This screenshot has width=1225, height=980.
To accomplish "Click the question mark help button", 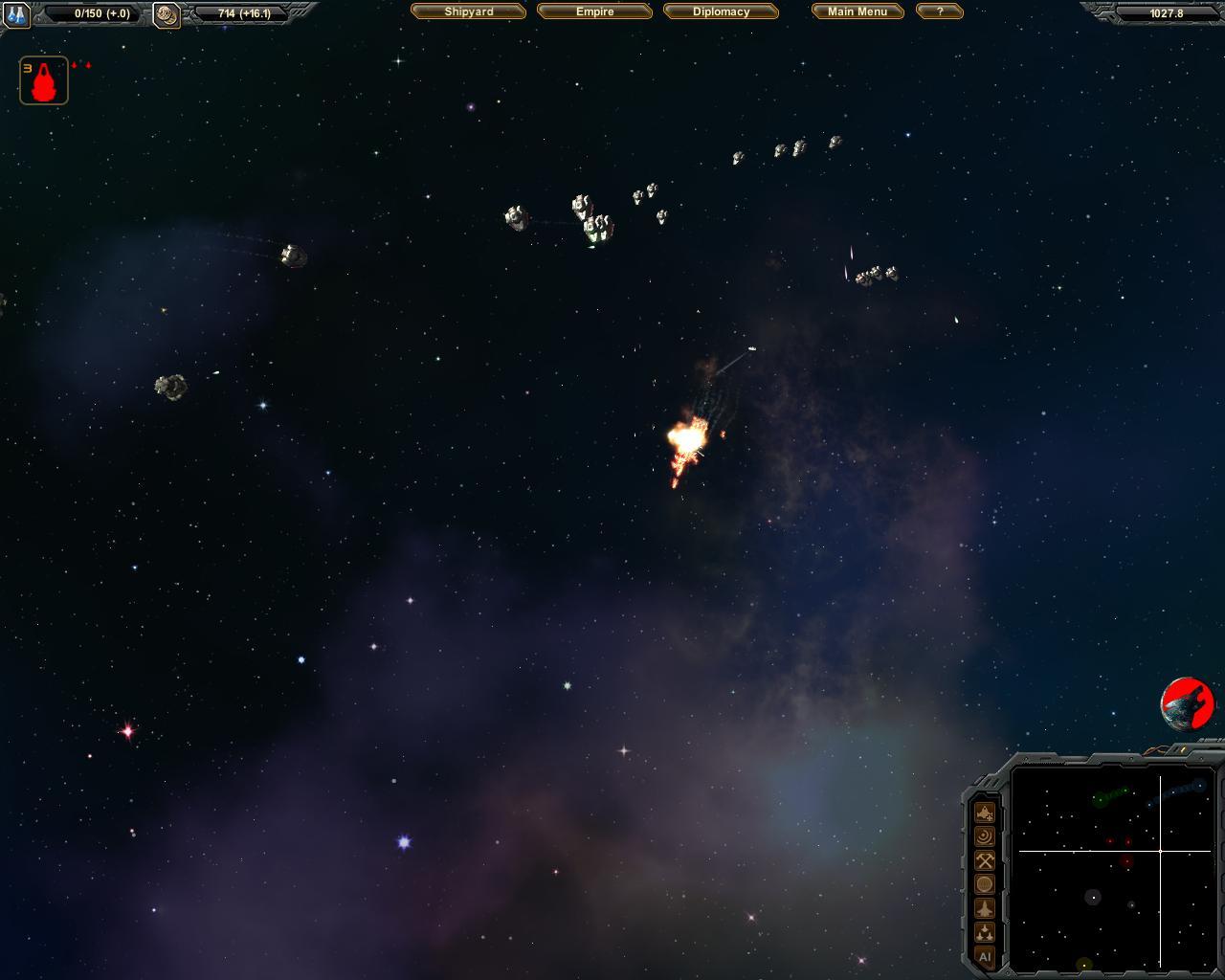I will coord(939,11).
